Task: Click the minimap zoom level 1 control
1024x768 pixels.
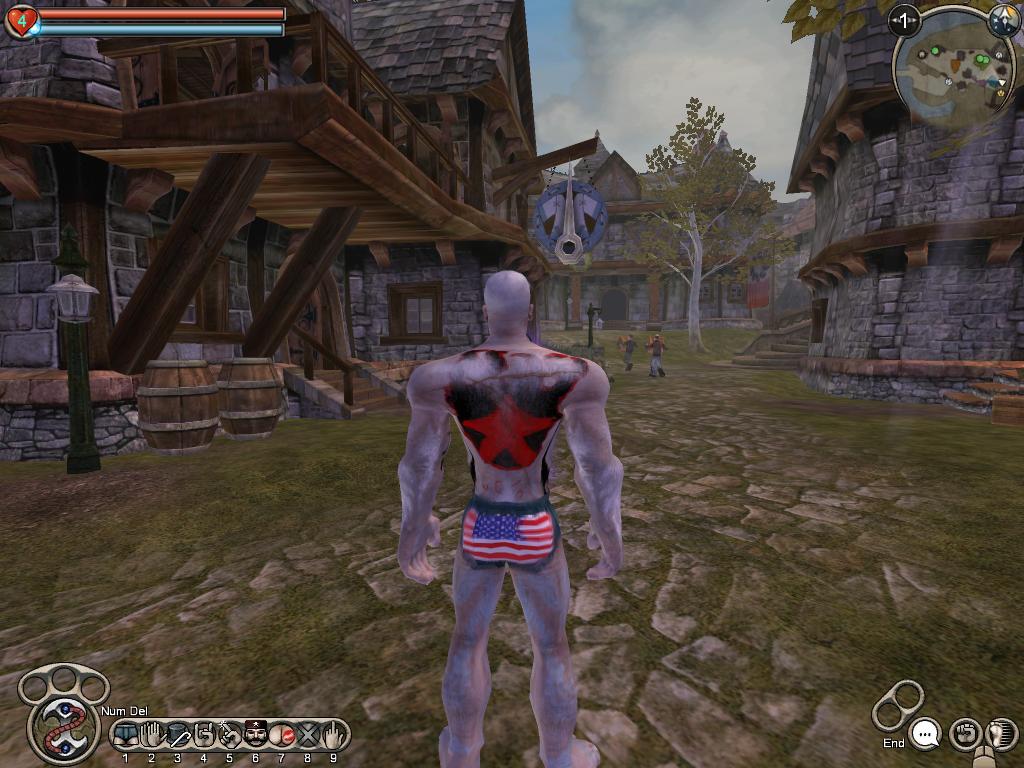Action: click(905, 20)
